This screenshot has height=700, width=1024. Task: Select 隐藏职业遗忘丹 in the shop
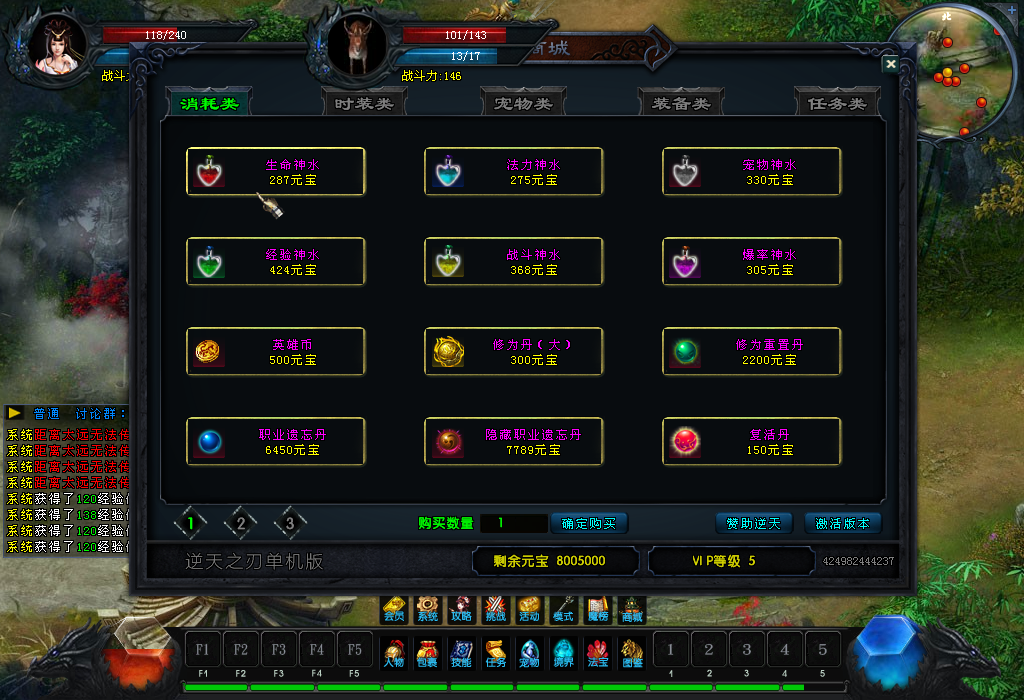514,441
